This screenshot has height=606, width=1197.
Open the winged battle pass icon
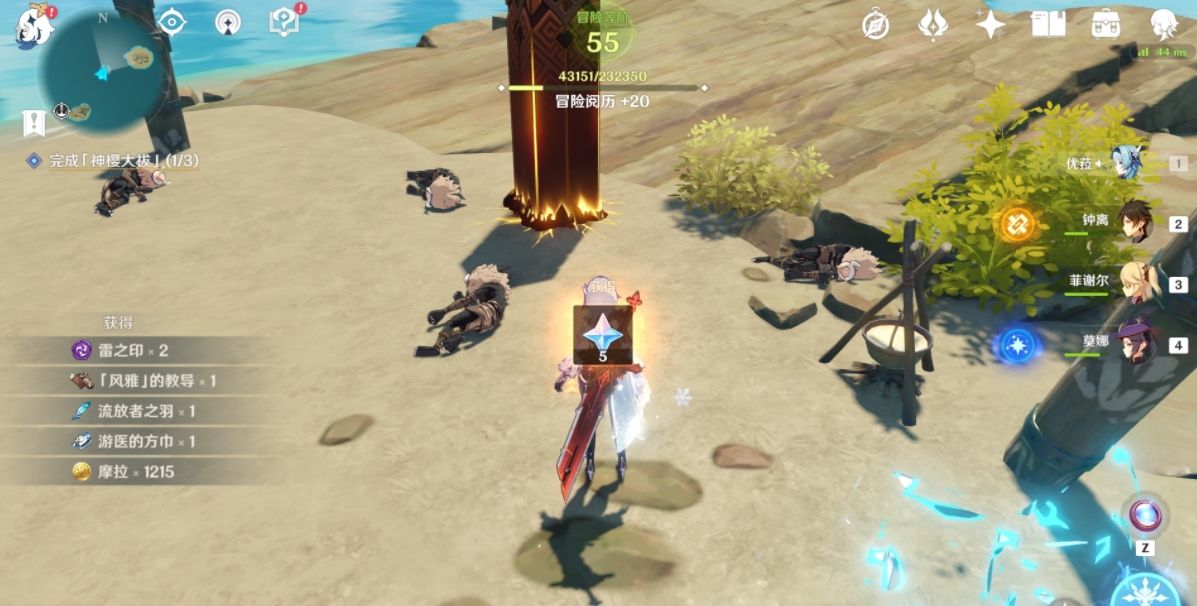click(933, 25)
